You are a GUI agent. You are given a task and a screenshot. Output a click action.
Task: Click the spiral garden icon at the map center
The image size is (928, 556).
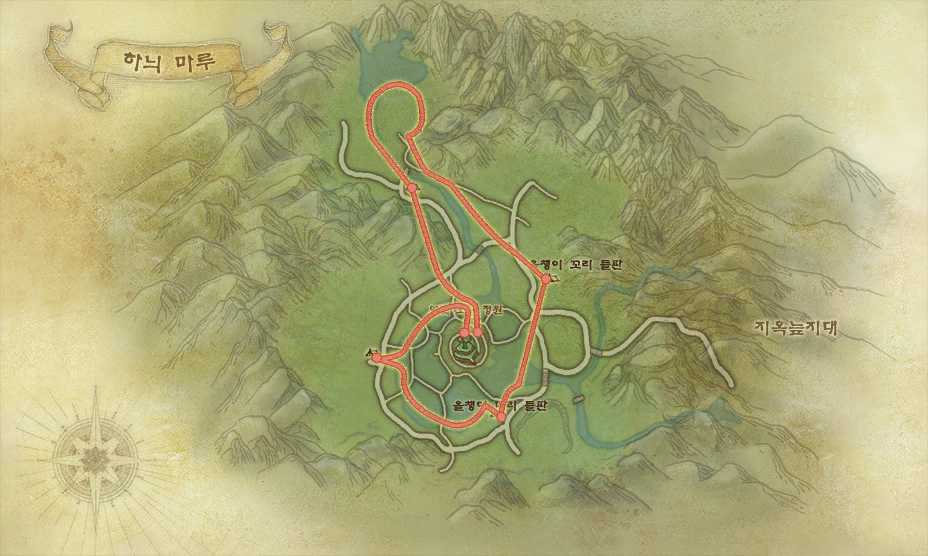(464, 349)
